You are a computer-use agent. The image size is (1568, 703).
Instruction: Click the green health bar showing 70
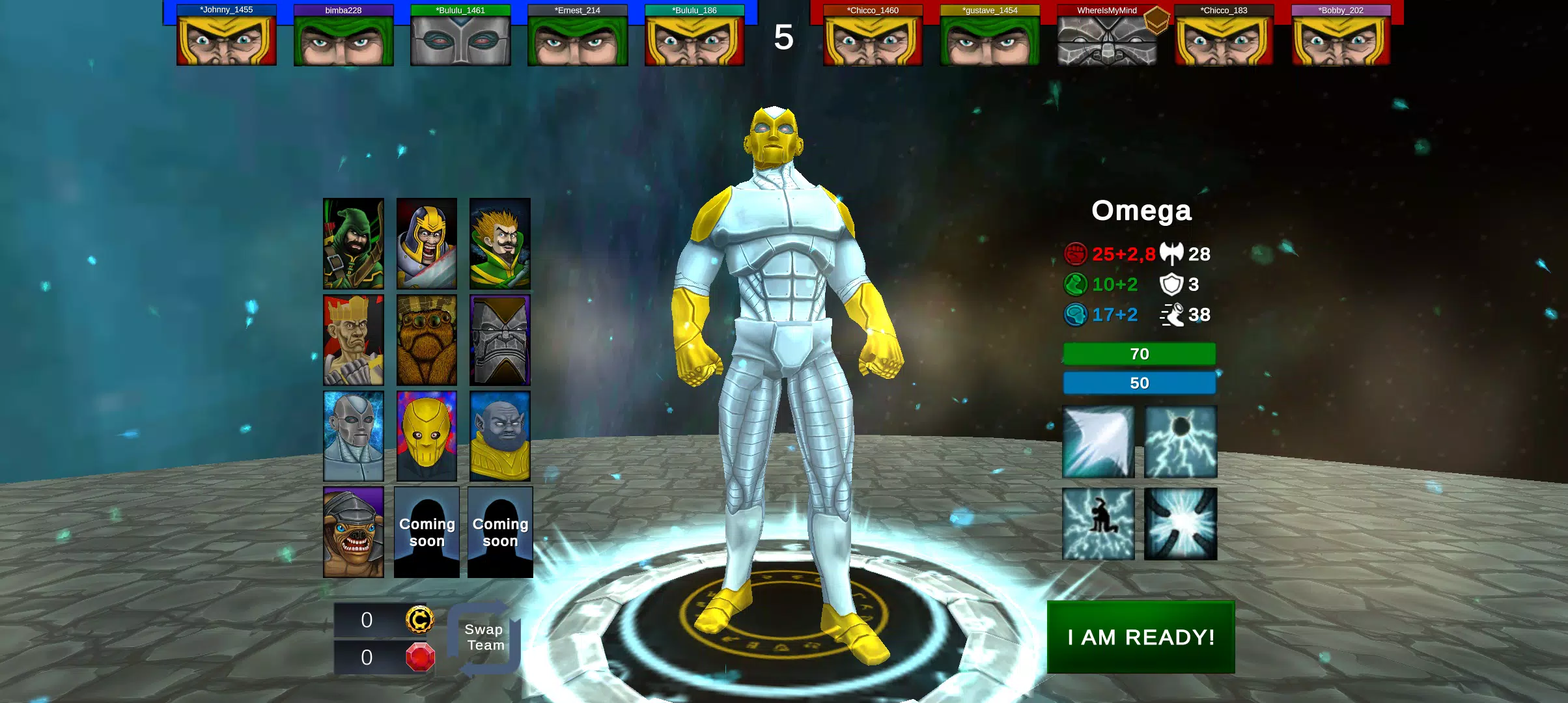[1139, 354]
